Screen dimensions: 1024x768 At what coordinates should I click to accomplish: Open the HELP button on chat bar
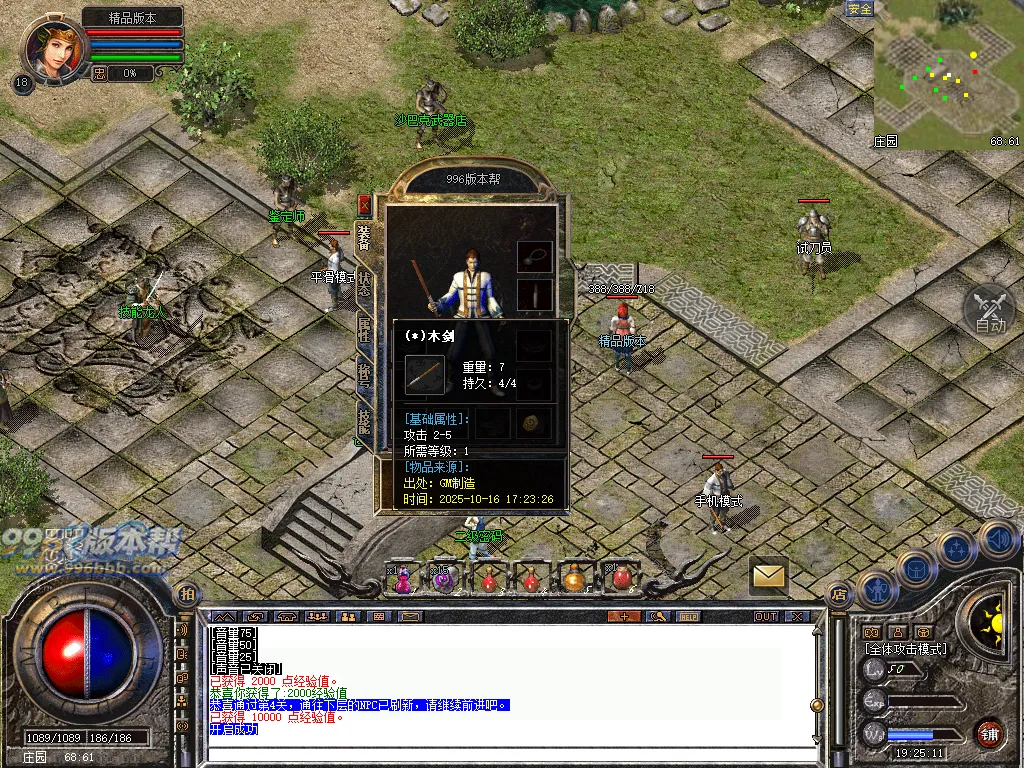point(687,616)
